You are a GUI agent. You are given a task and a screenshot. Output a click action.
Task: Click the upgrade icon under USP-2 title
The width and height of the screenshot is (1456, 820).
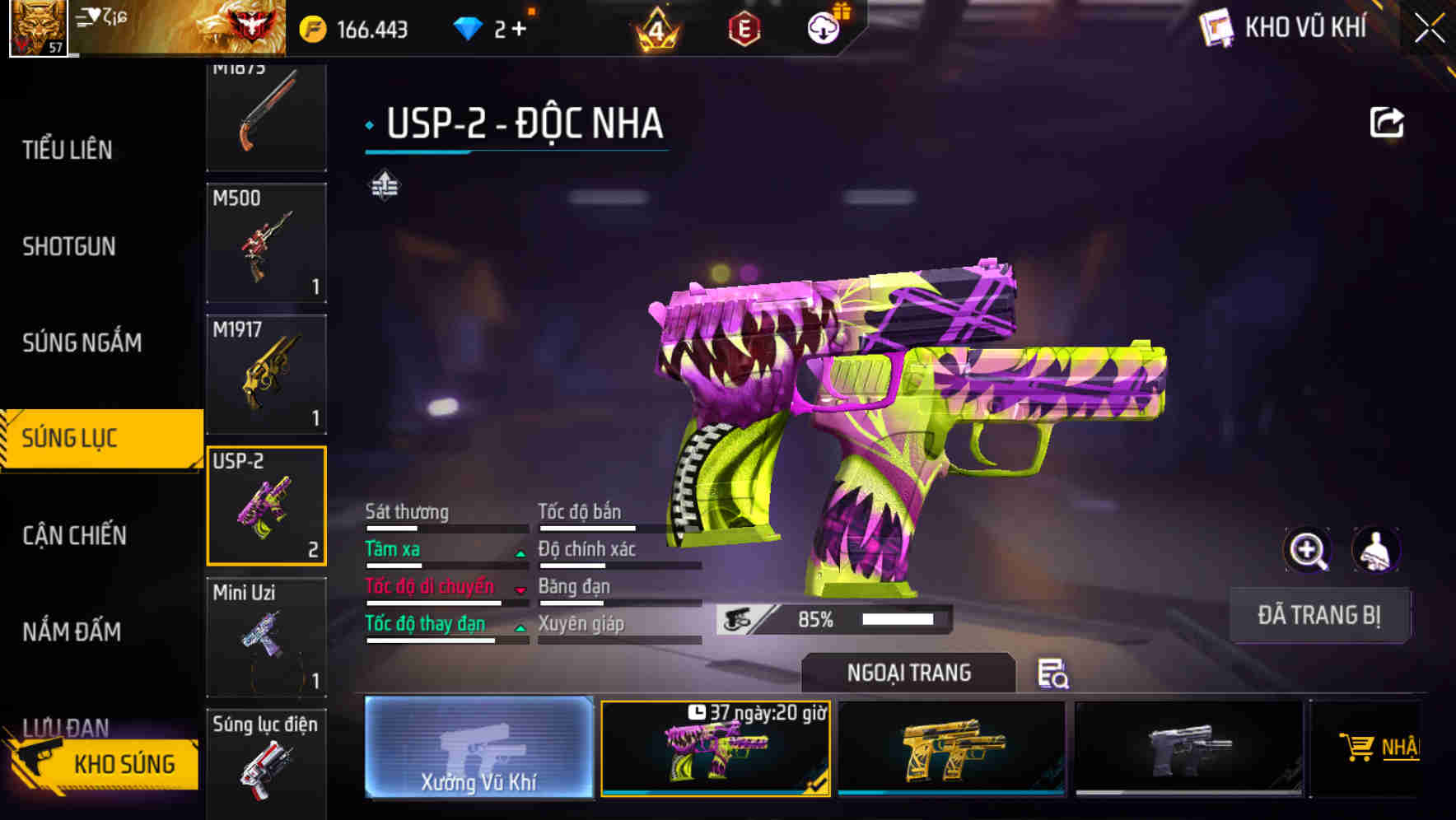pos(385,184)
